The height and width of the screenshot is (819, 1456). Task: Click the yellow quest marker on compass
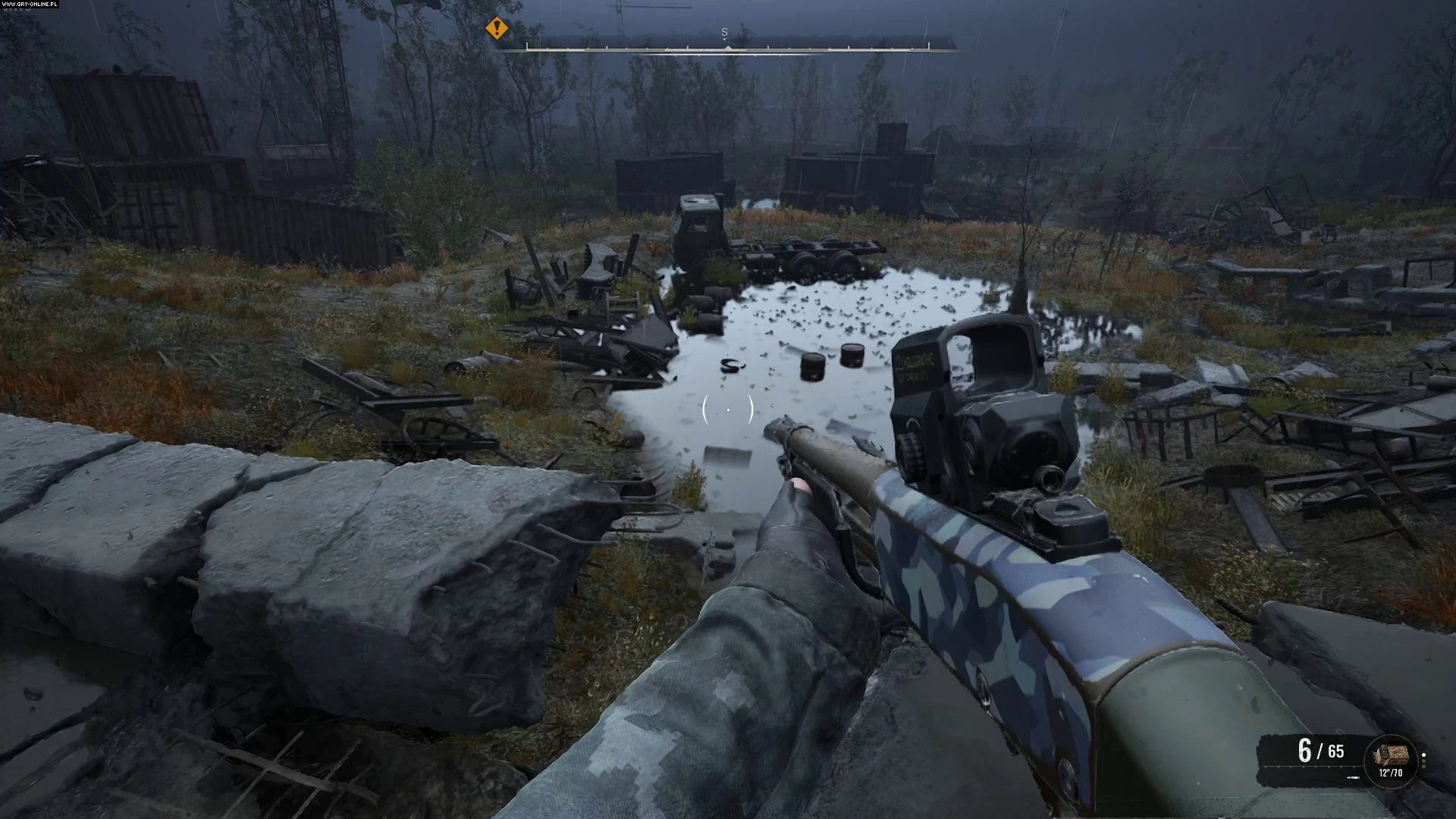(x=497, y=29)
